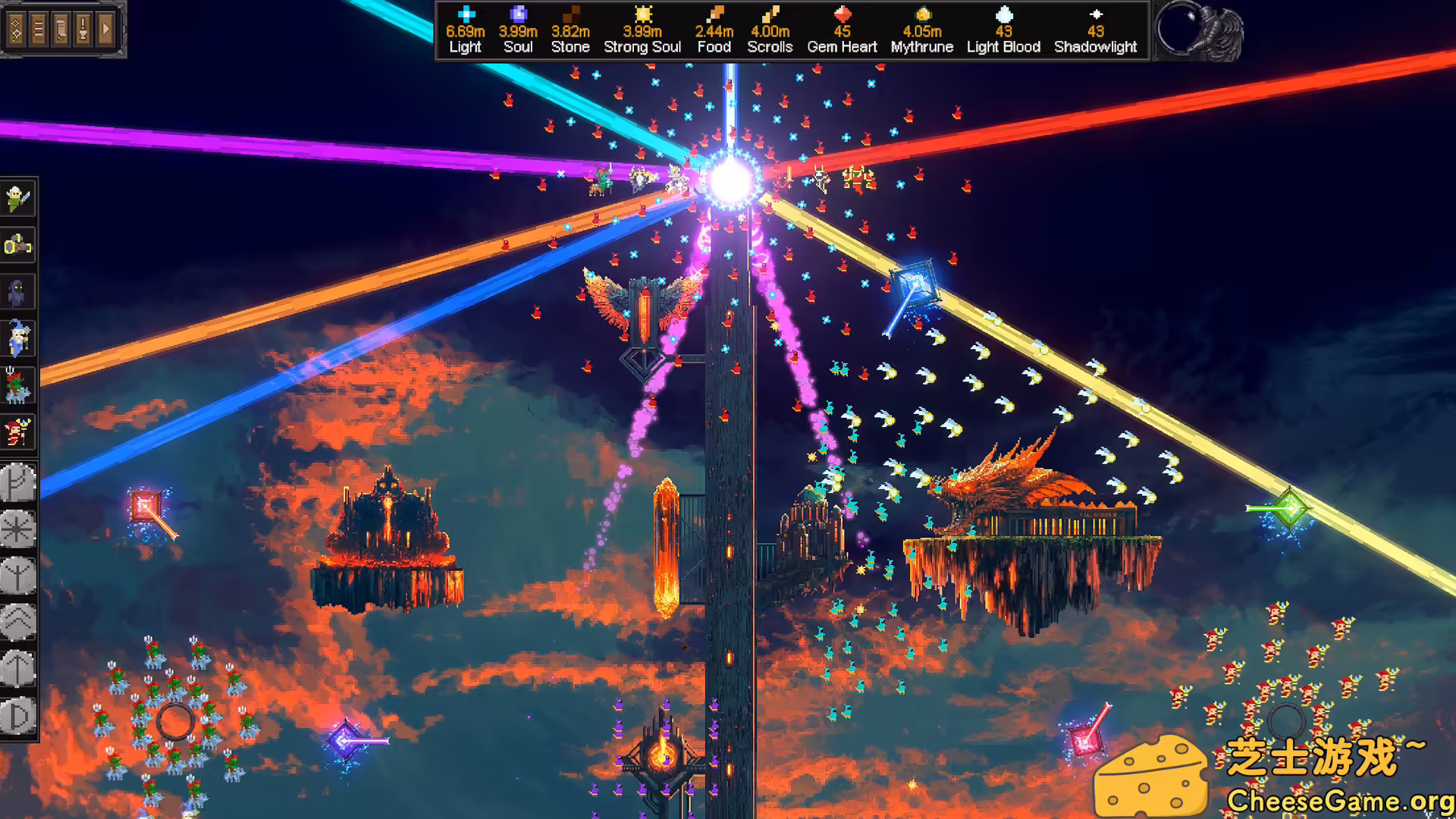The height and width of the screenshot is (819, 1456).
Task: Select the red mage hero portrait
Action: (x=17, y=432)
